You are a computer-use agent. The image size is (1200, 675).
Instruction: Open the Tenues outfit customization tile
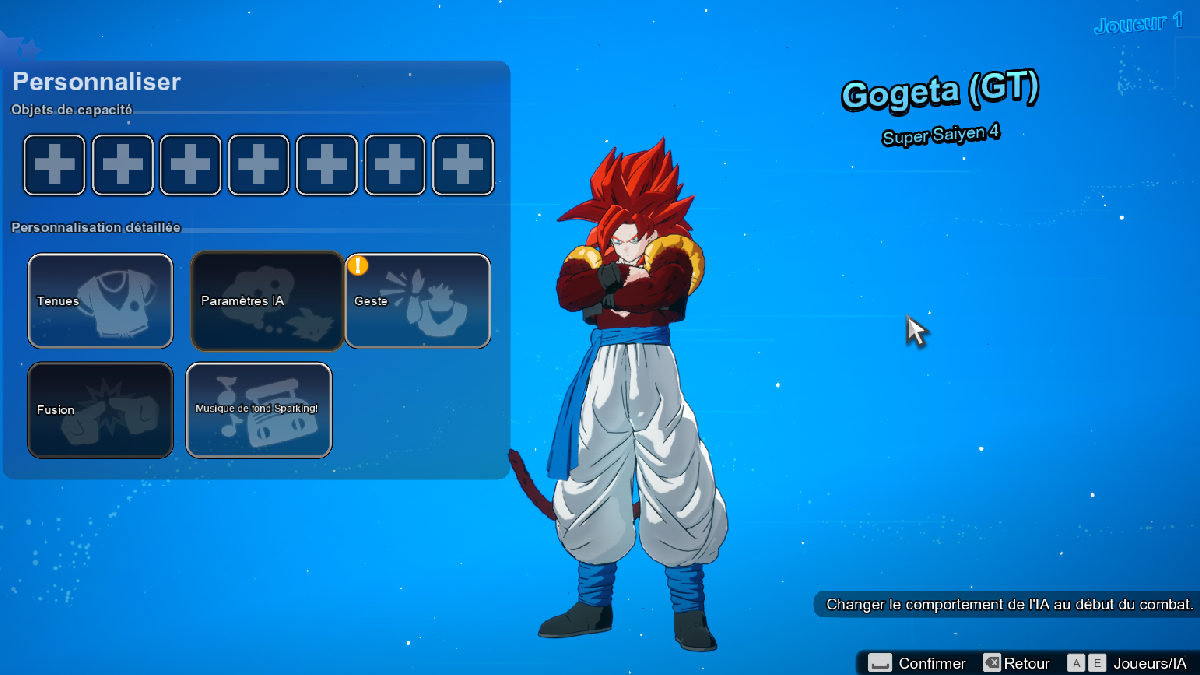pyautogui.click(x=100, y=301)
